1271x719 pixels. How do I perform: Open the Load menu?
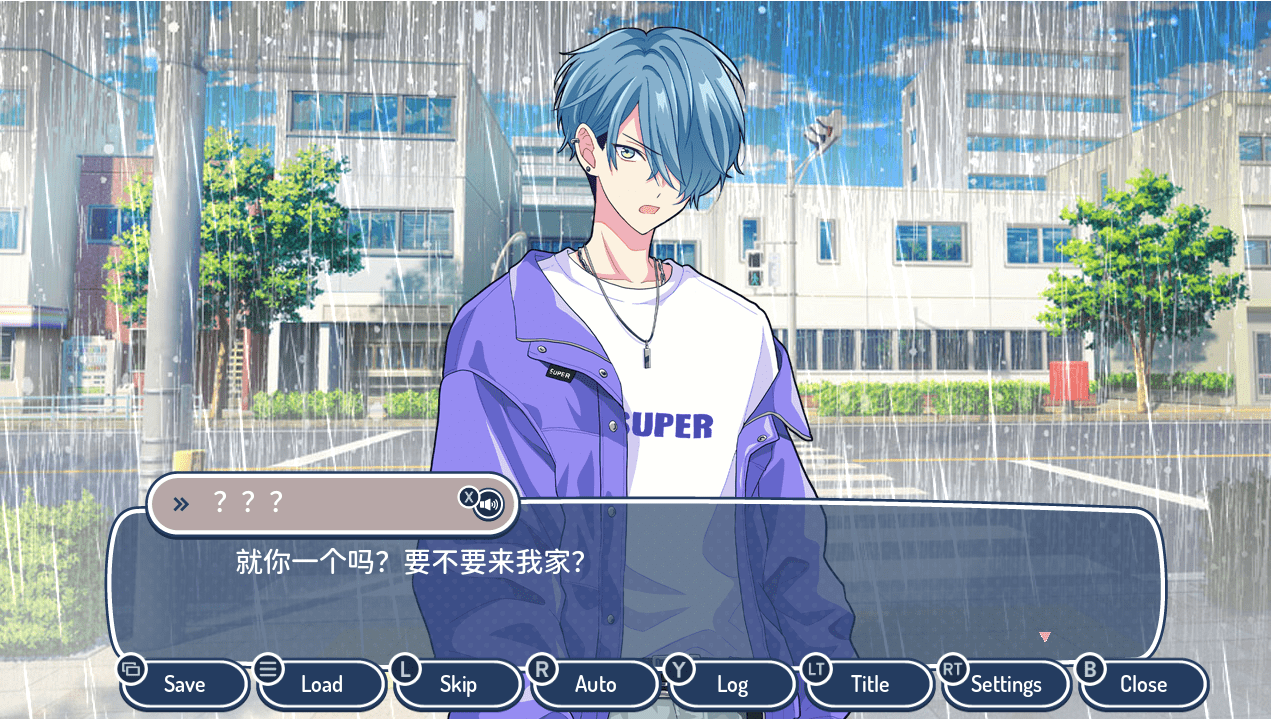tap(321, 685)
